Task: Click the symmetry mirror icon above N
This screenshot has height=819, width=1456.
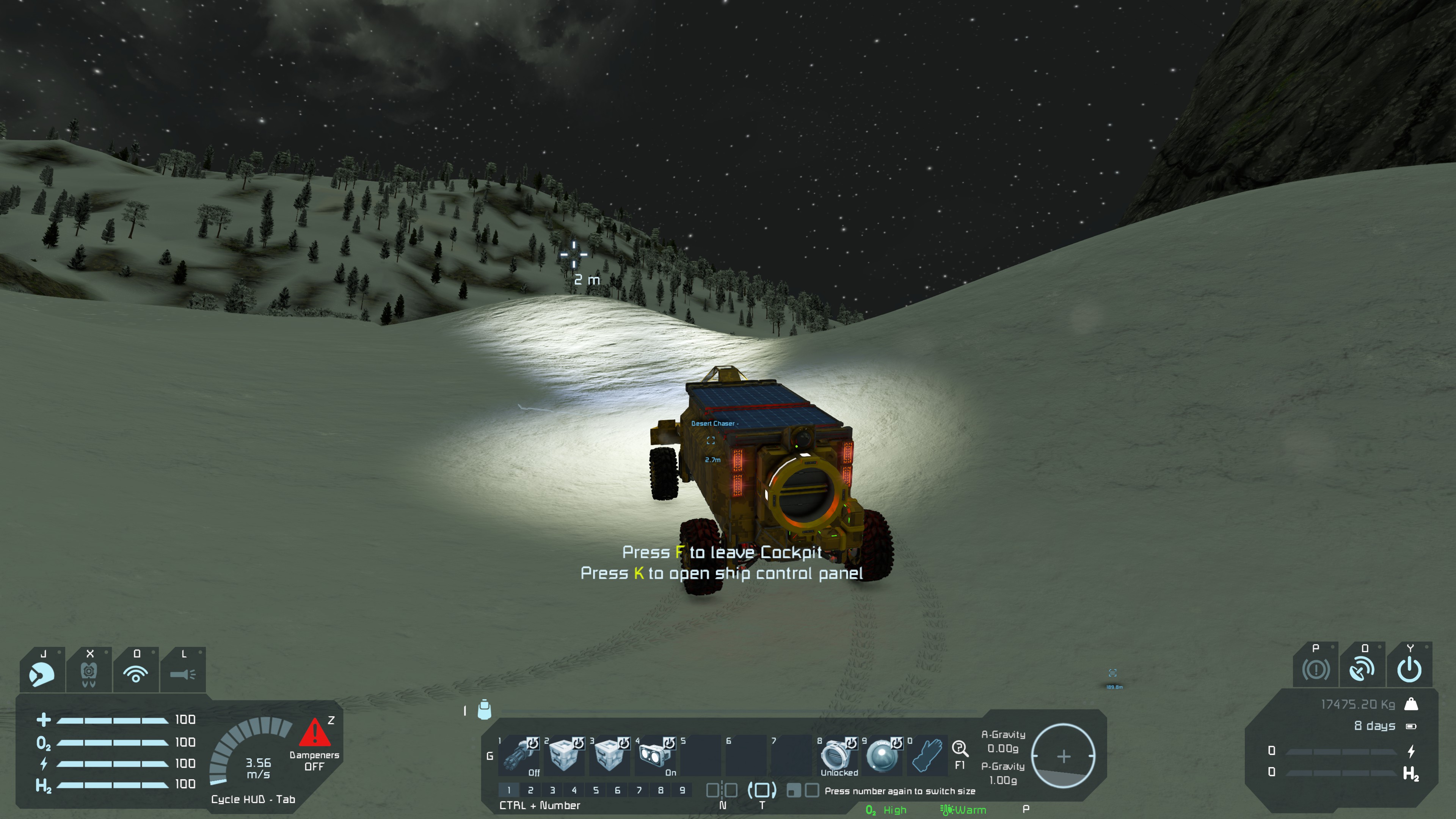Action: [x=722, y=790]
